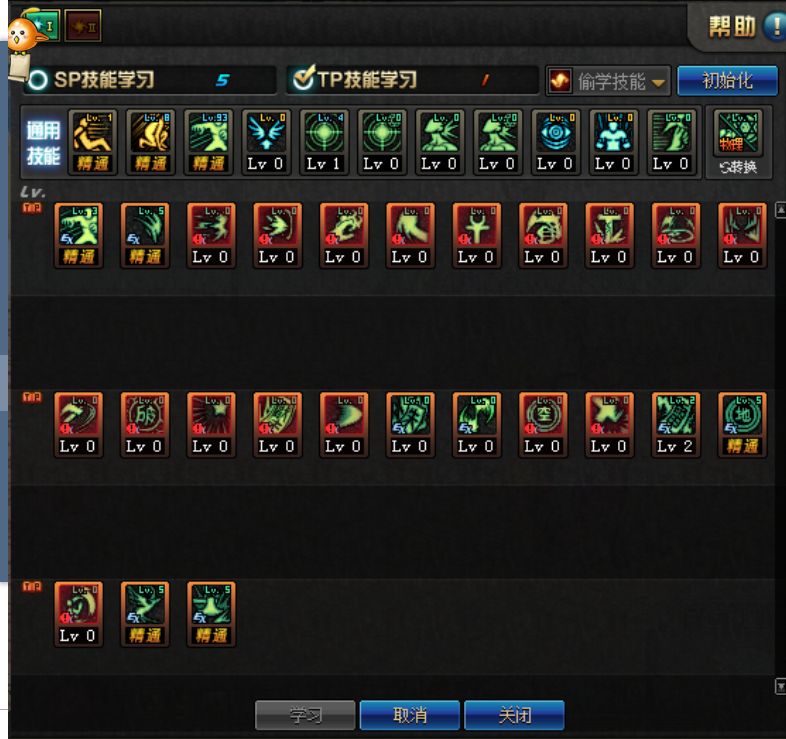The height and width of the screenshot is (739, 786).
Task: Select the 地 character mastered skill icon
Action: point(741,414)
